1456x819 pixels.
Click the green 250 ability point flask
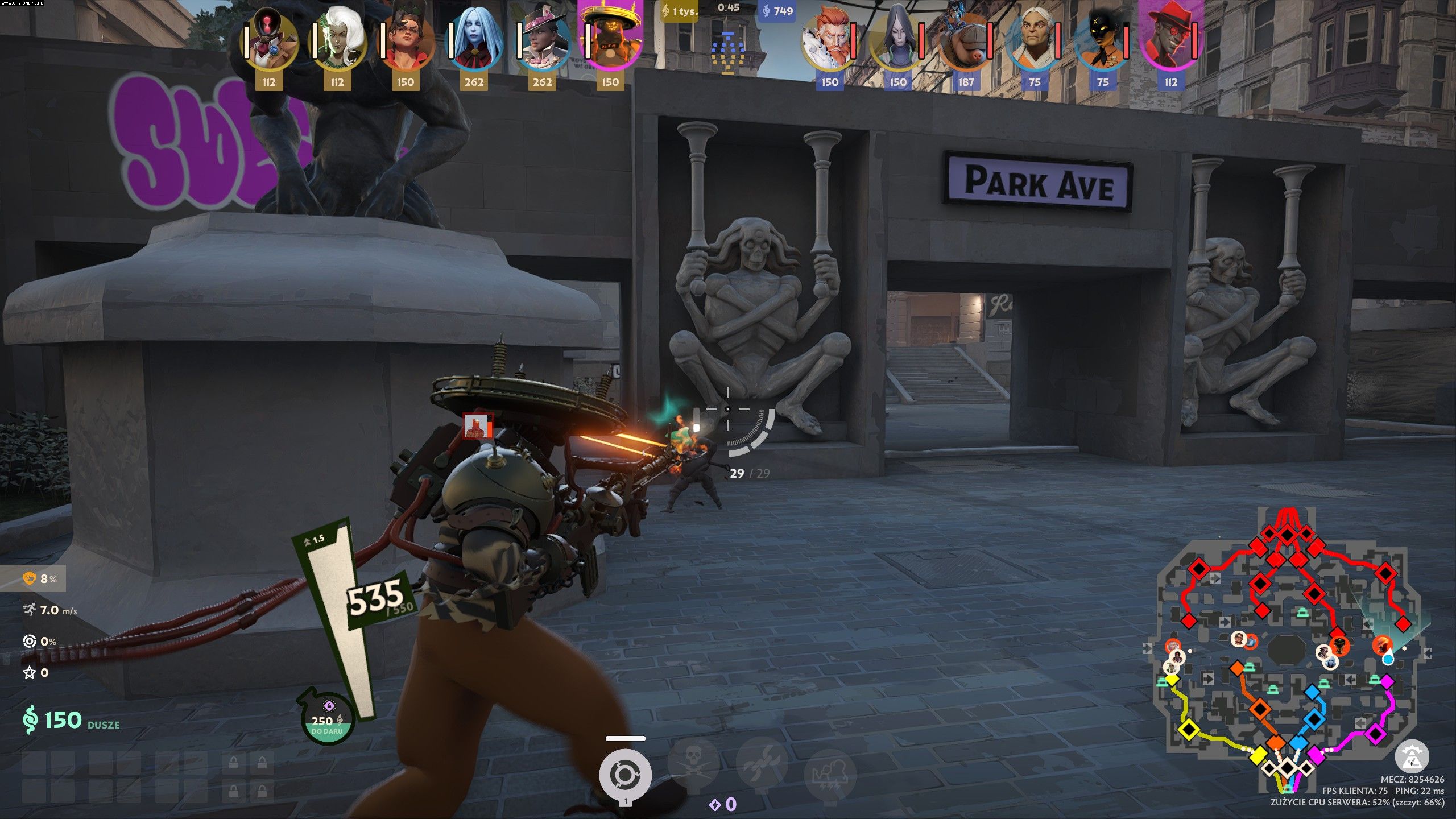(x=328, y=719)
